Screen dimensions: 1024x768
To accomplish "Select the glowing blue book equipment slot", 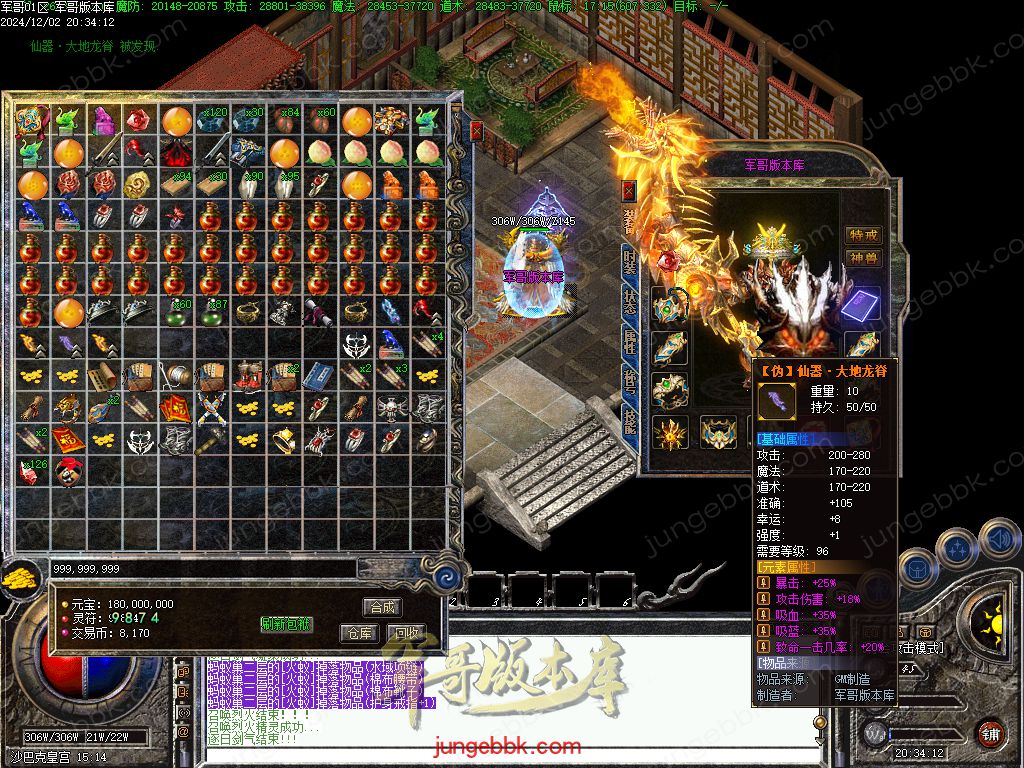I will point(860,306).
